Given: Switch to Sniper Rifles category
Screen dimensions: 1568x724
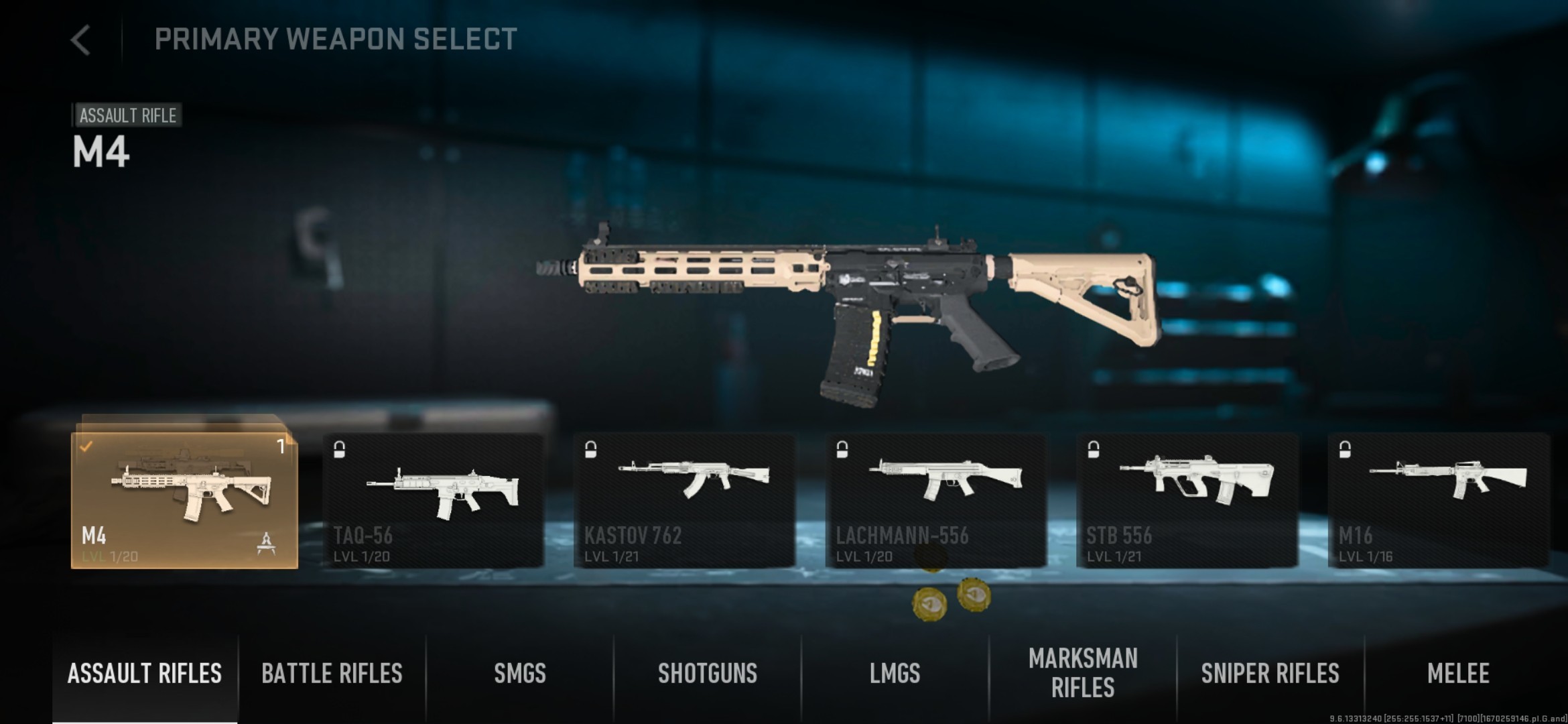Looking at the screenshot, I should [x=1270, y=674].
